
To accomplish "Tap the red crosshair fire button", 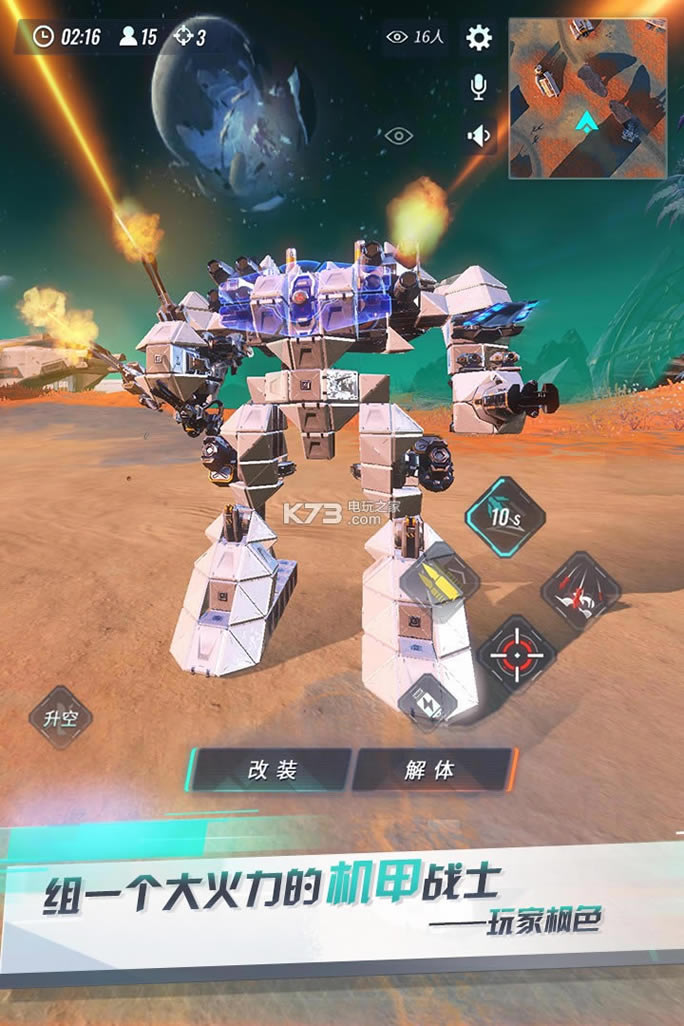I will [515, 655].
